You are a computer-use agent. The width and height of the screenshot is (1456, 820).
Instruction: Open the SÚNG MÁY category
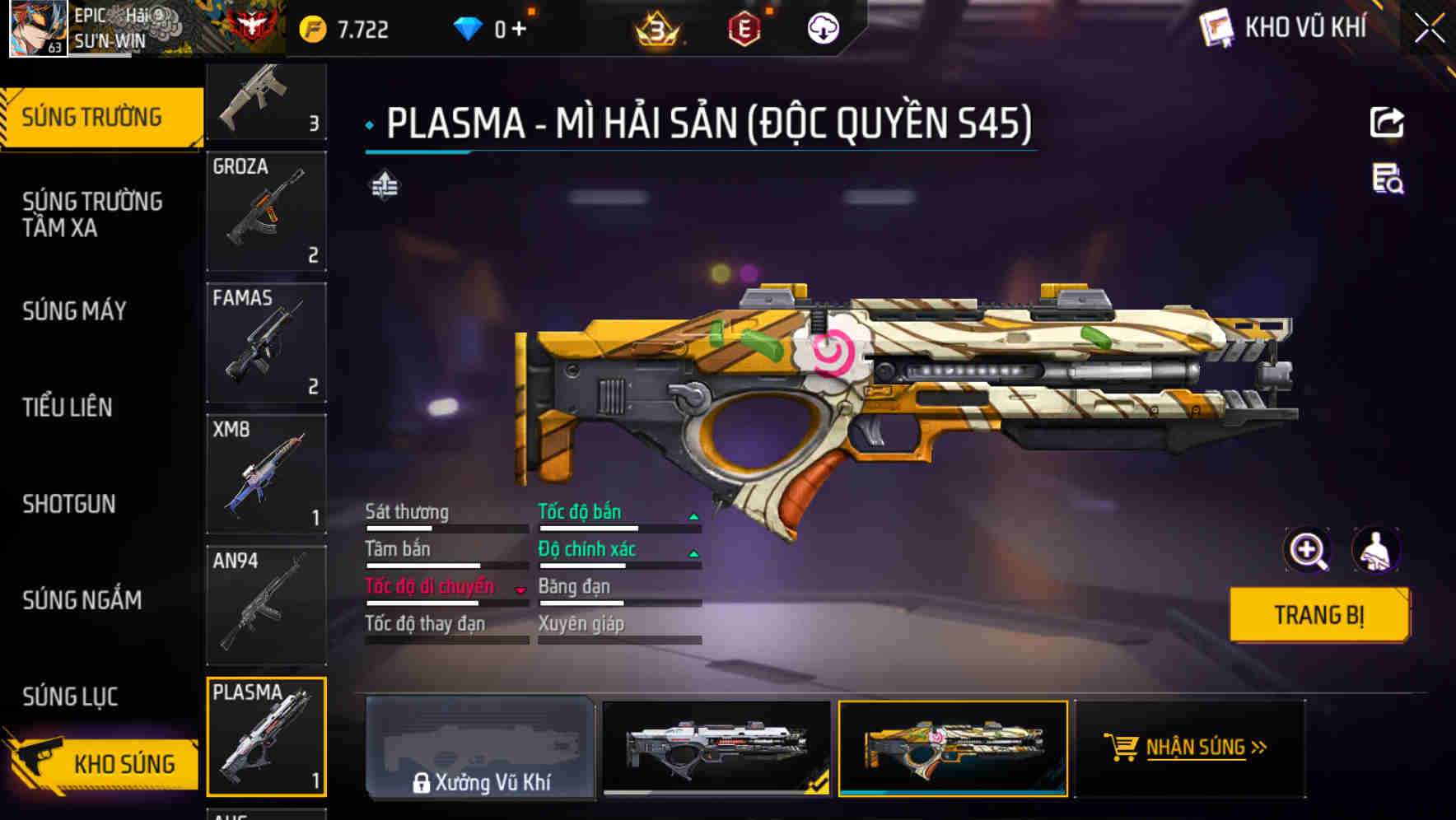pos(74,311)
